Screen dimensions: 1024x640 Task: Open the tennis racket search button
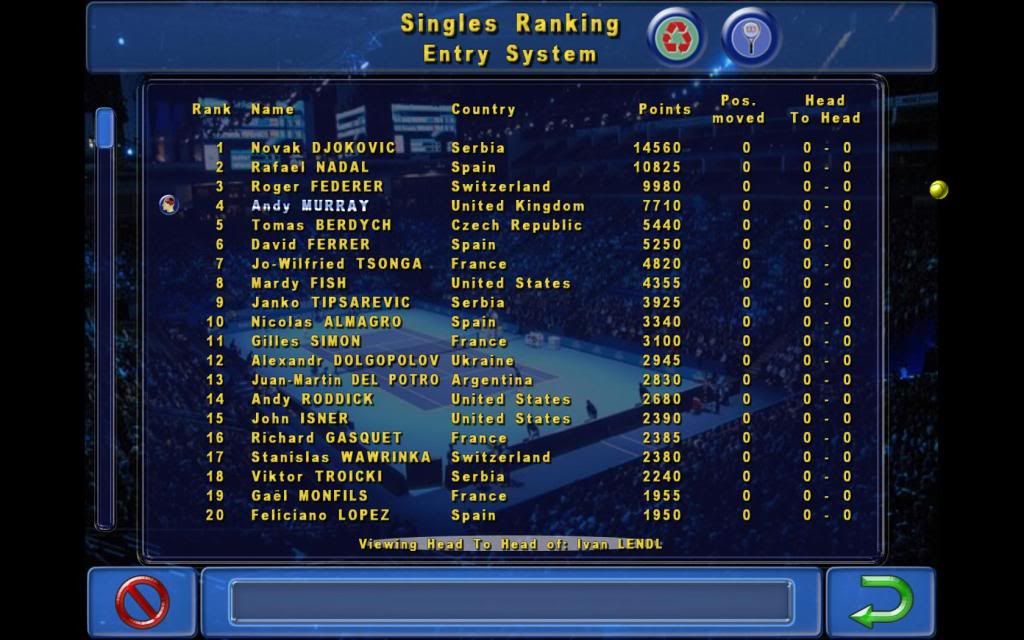pos(750,37)
